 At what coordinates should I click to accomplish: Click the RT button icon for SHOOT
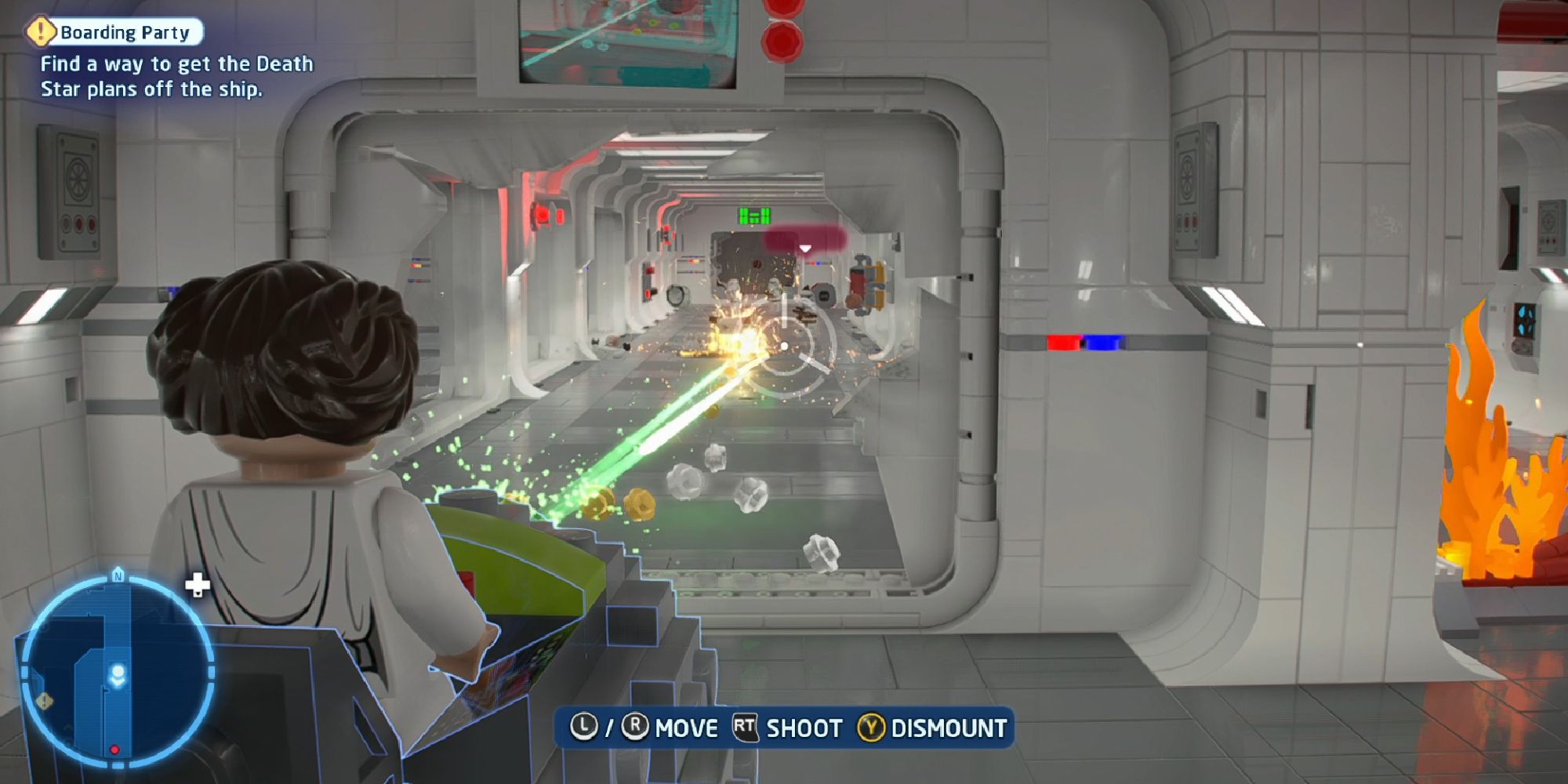(x=745, y=728)
